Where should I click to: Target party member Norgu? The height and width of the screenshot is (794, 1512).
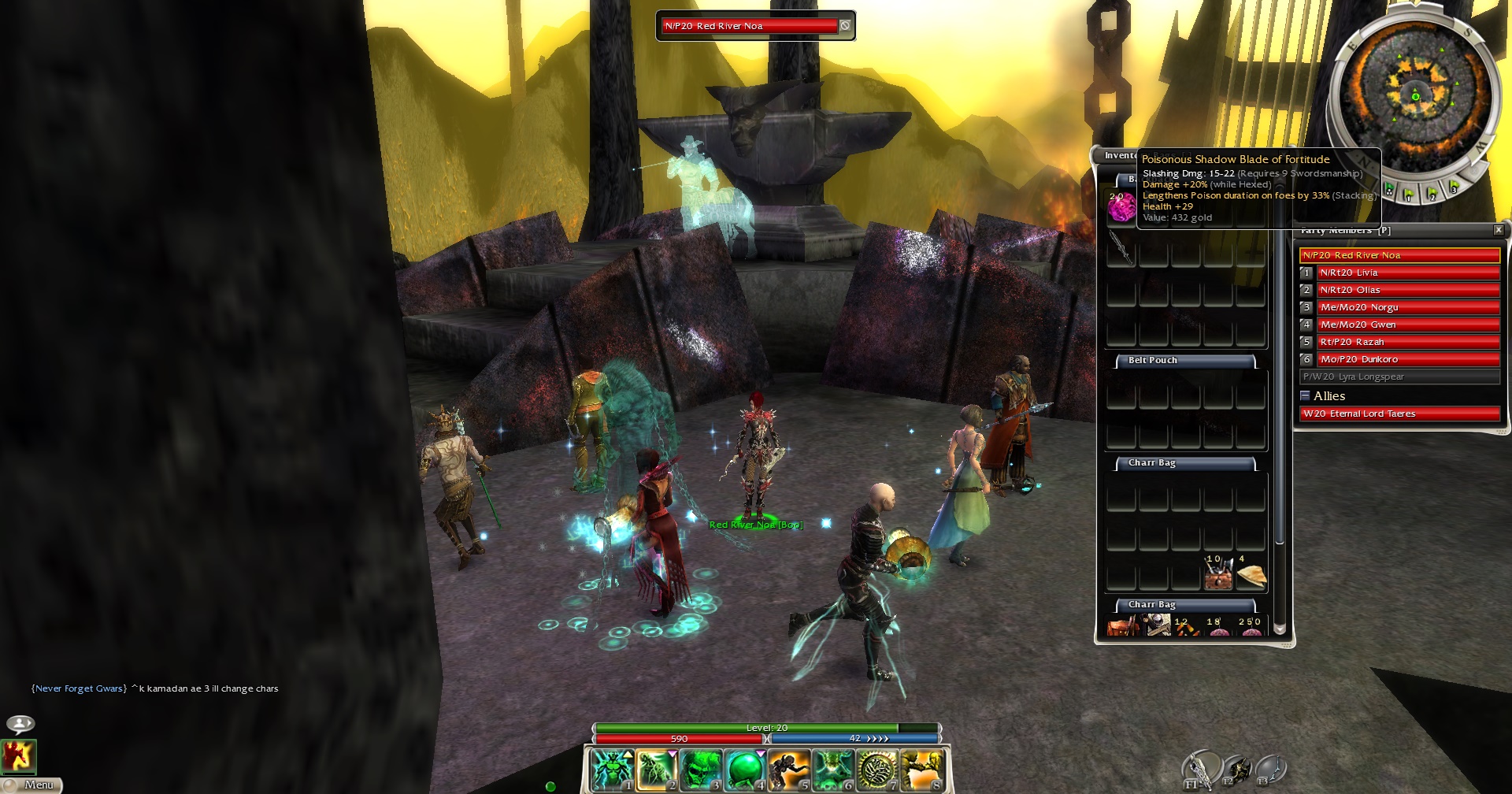(1407, 307)
